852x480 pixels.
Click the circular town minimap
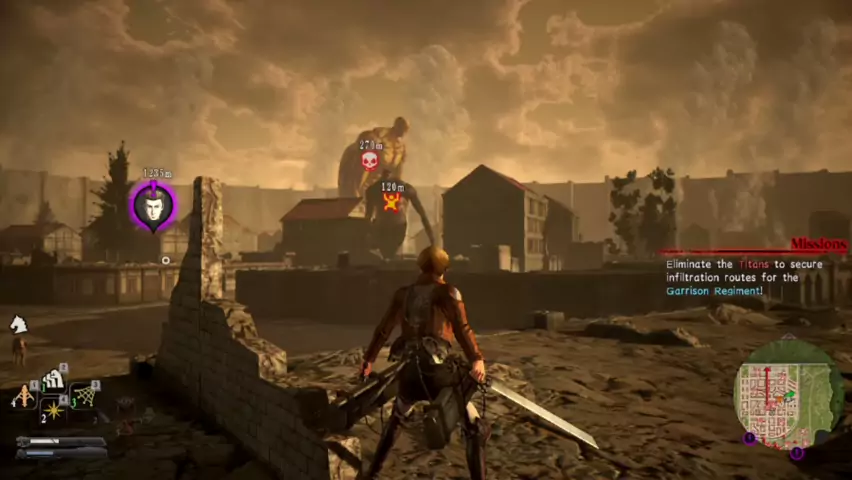click(788, 393)
